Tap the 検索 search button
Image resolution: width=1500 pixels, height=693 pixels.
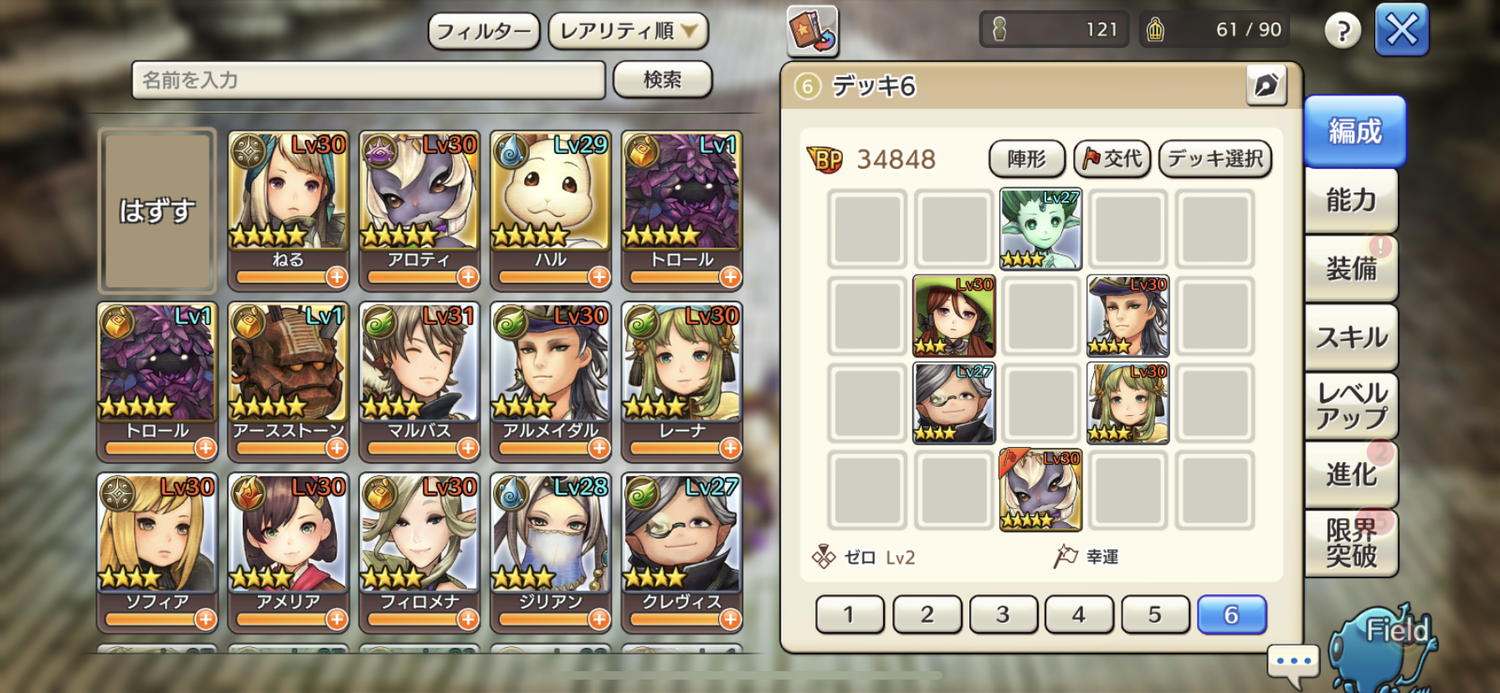(x=662, y=80)
